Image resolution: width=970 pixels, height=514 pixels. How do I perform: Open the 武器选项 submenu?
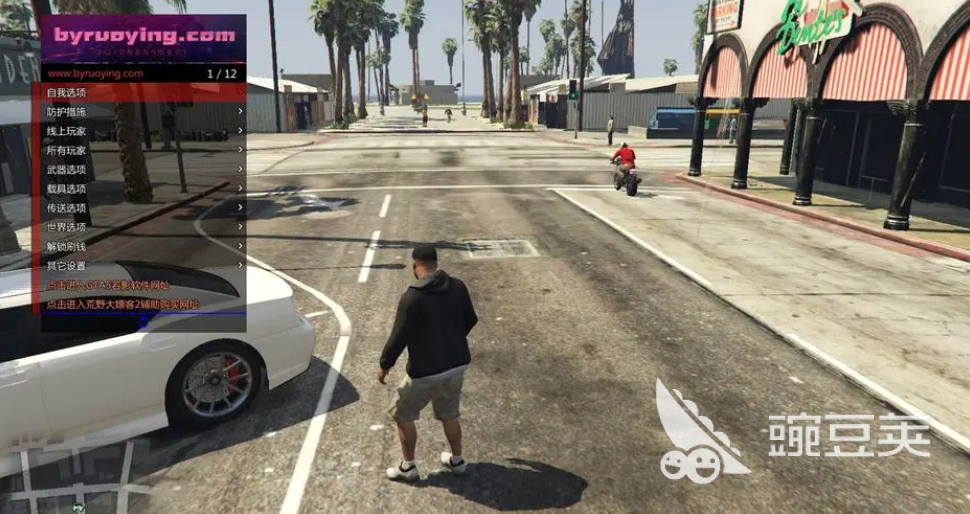(143, 169)
